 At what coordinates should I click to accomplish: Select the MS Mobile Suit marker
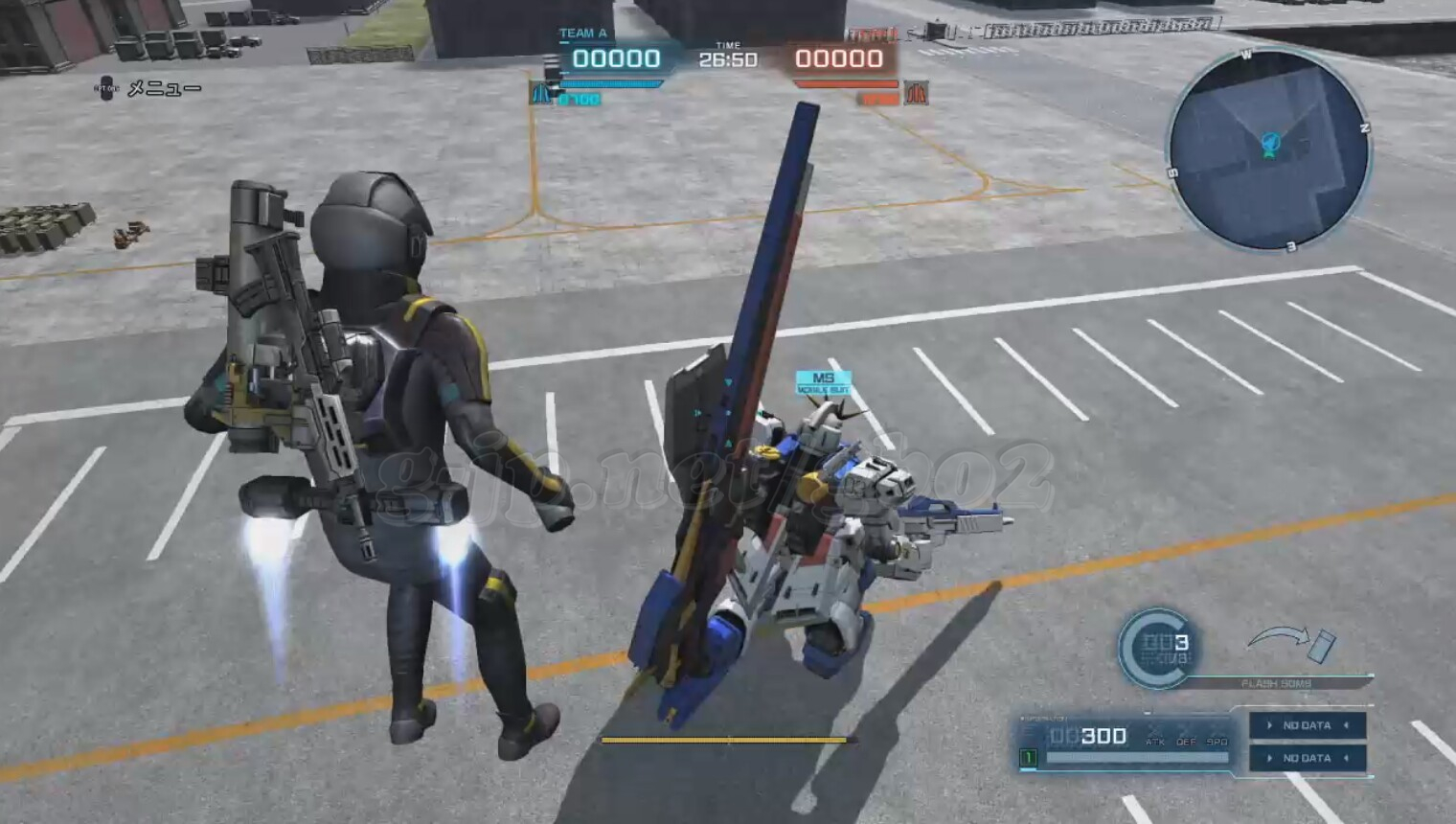tap(823, 383)
